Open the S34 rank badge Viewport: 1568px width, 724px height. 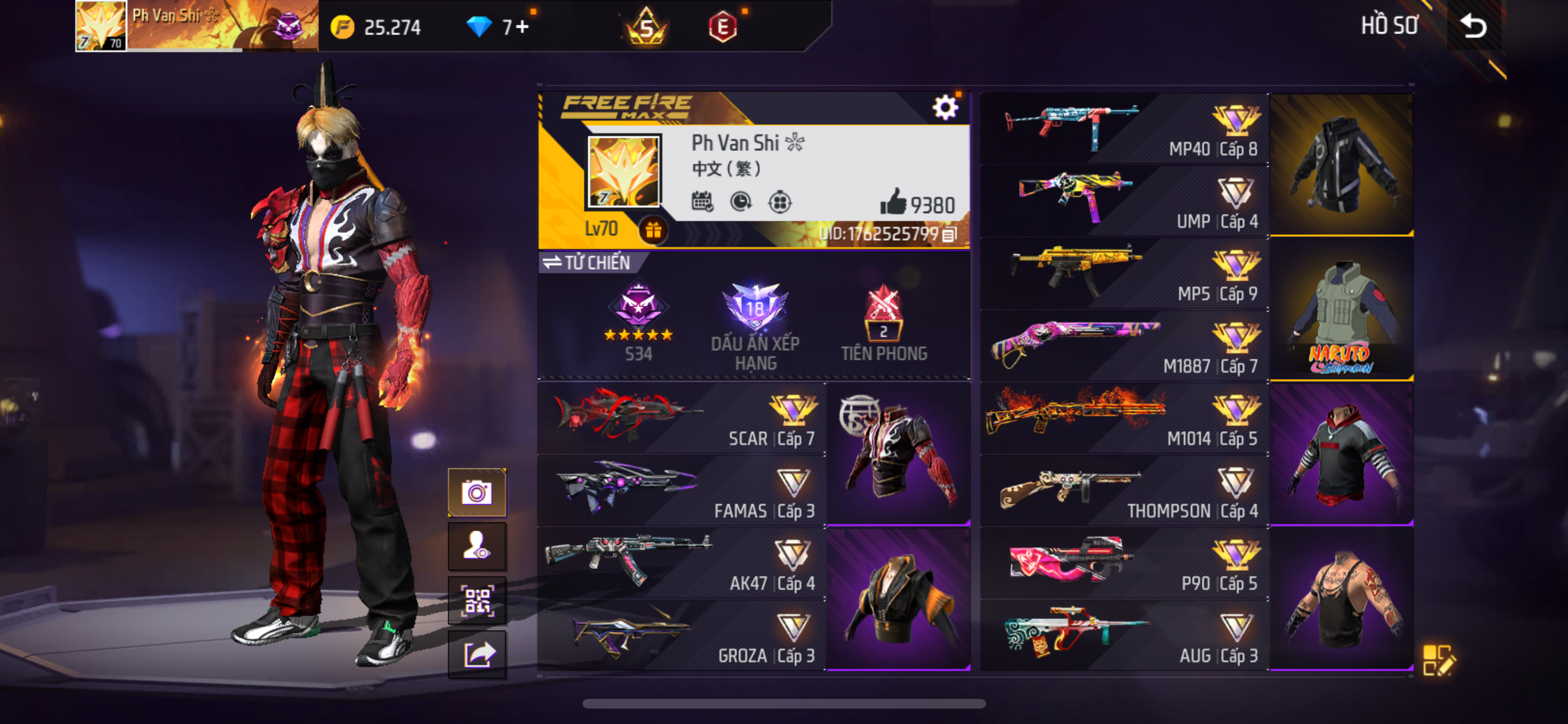pyautogui.click(x=638, y=320)
